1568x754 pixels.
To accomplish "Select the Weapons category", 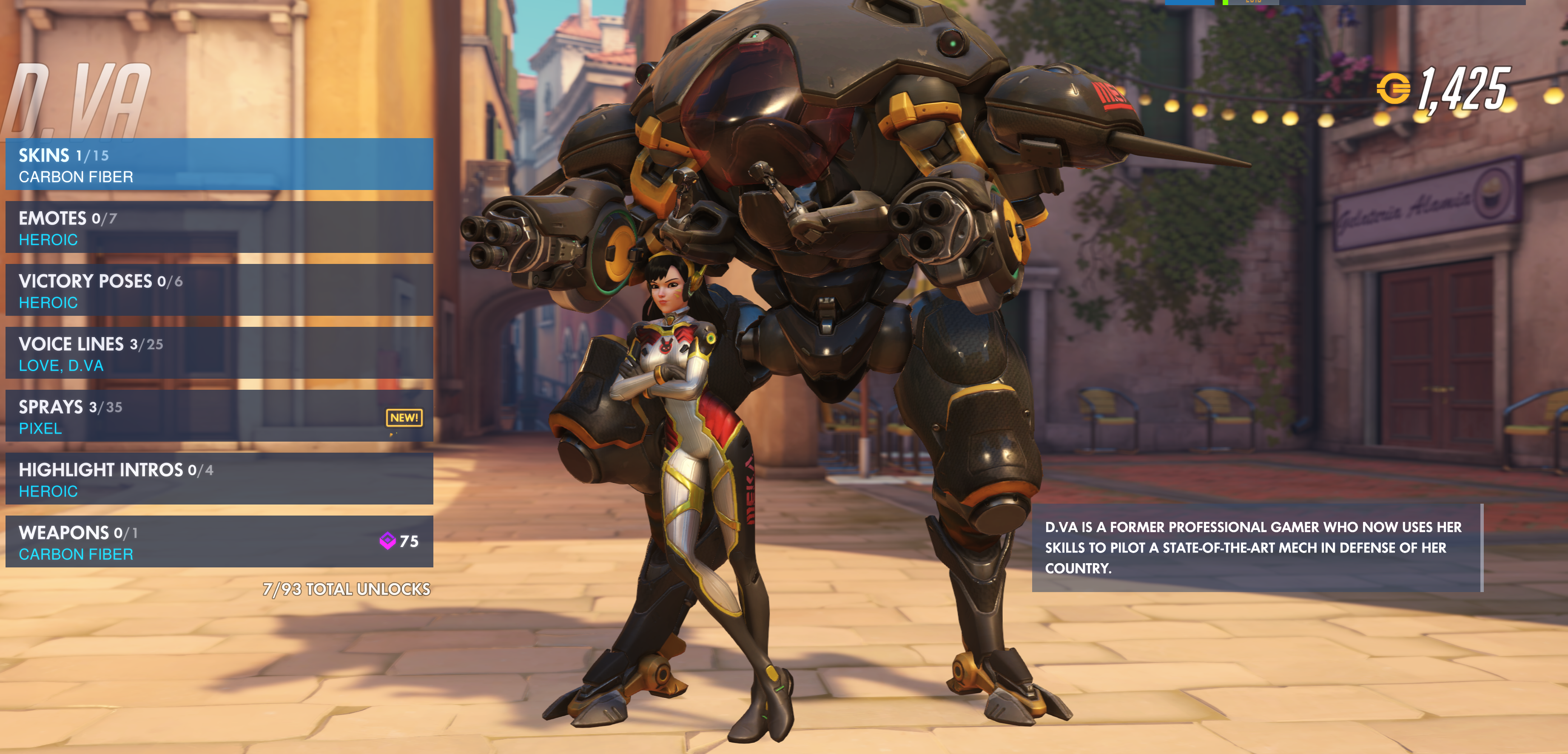I will point(219,541).
